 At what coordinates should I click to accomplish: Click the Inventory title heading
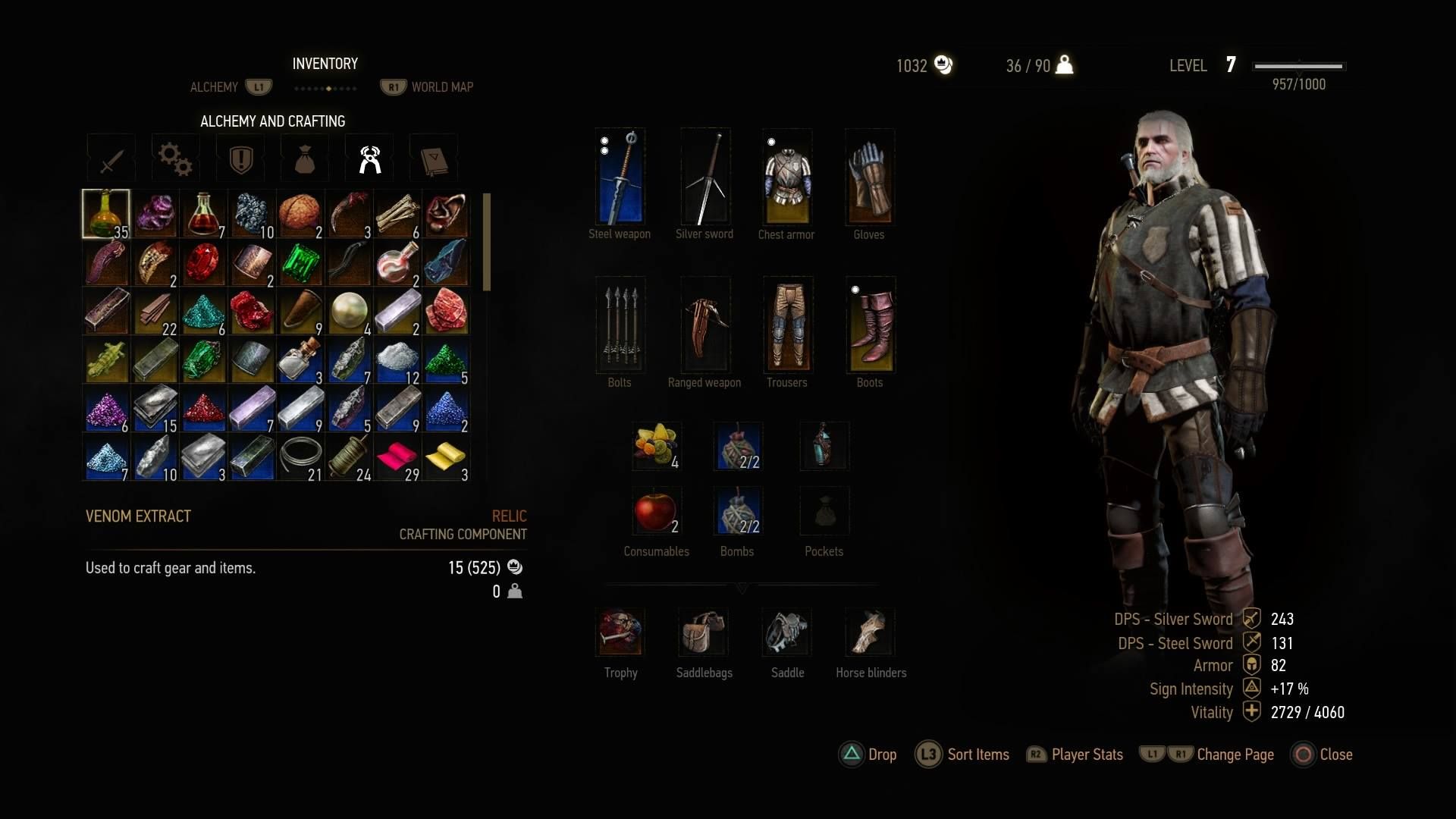(x=325, y=64)
